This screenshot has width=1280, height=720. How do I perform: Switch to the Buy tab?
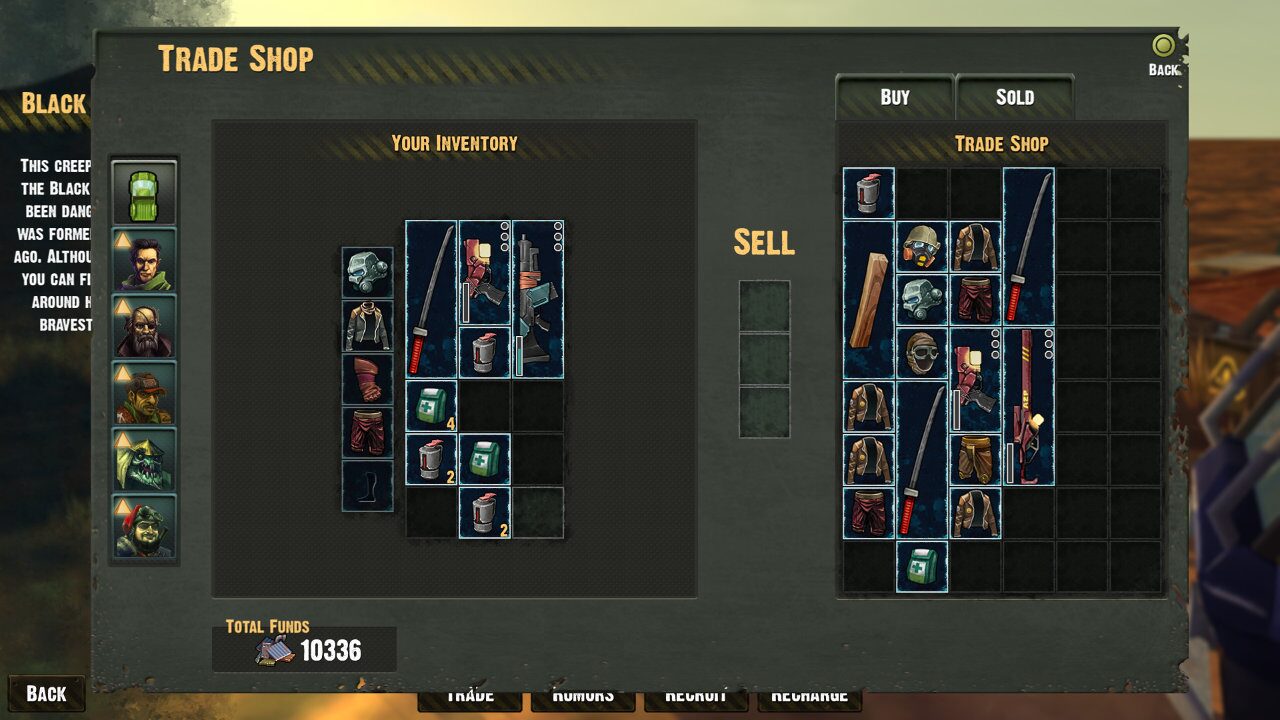(895, 97)
